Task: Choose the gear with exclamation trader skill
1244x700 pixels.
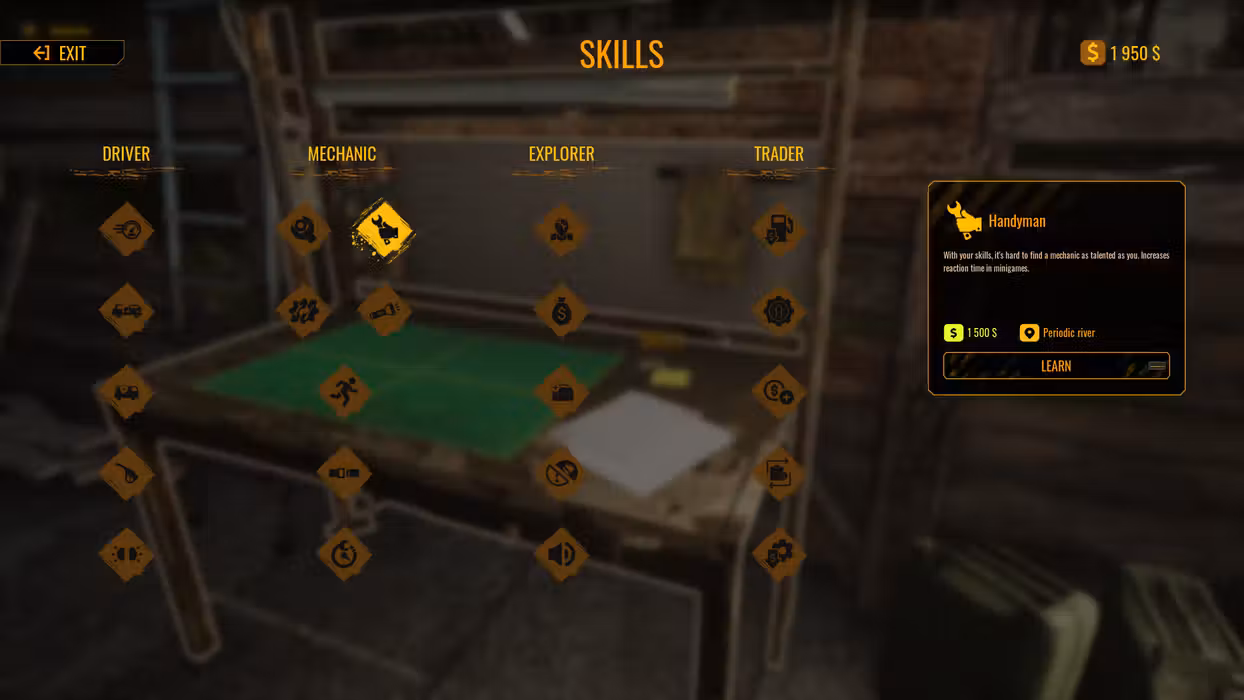Action: pos(779,310)
